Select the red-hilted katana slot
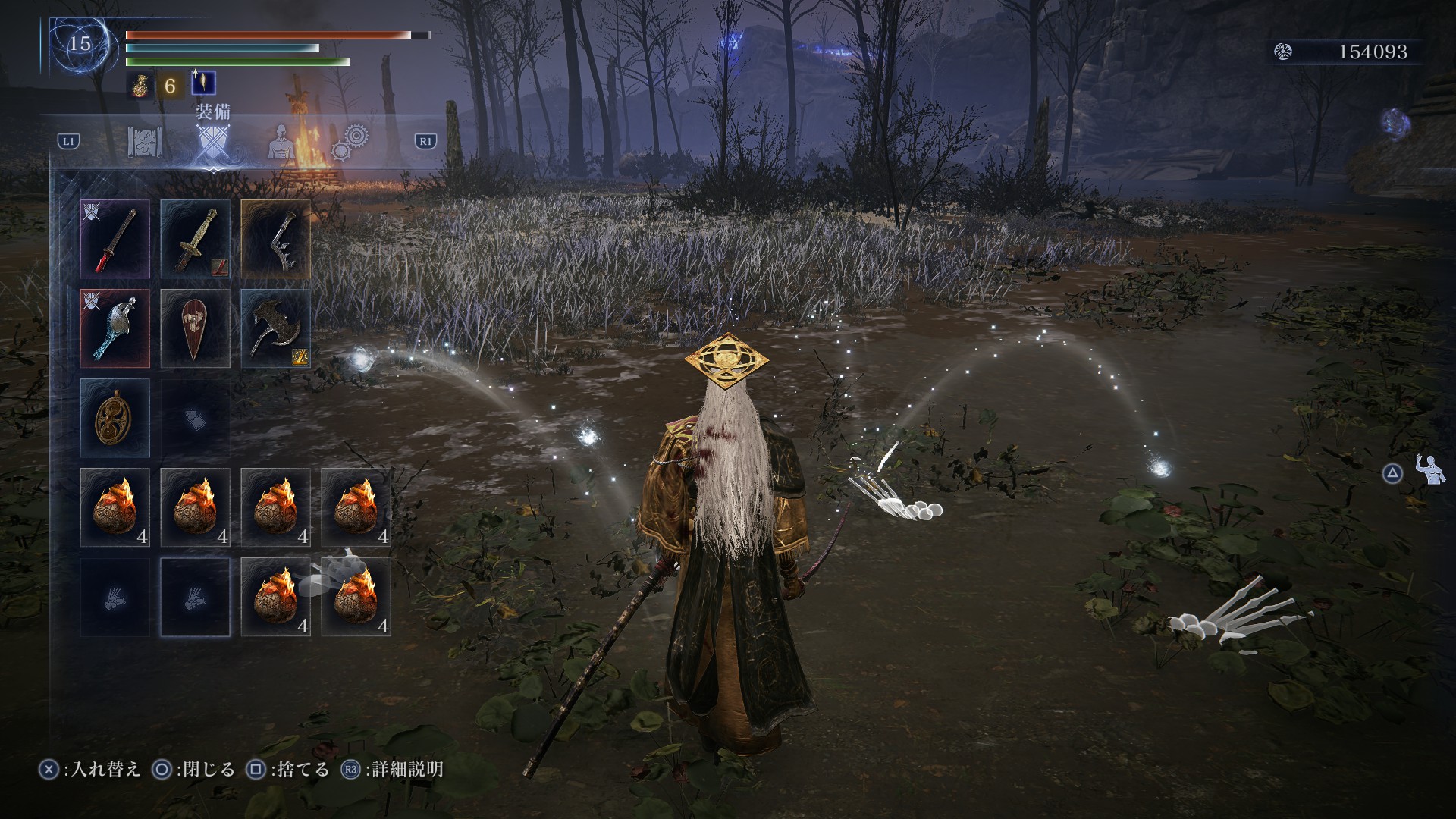This screenshot has width=1456, height=819. tap(115, 239)
